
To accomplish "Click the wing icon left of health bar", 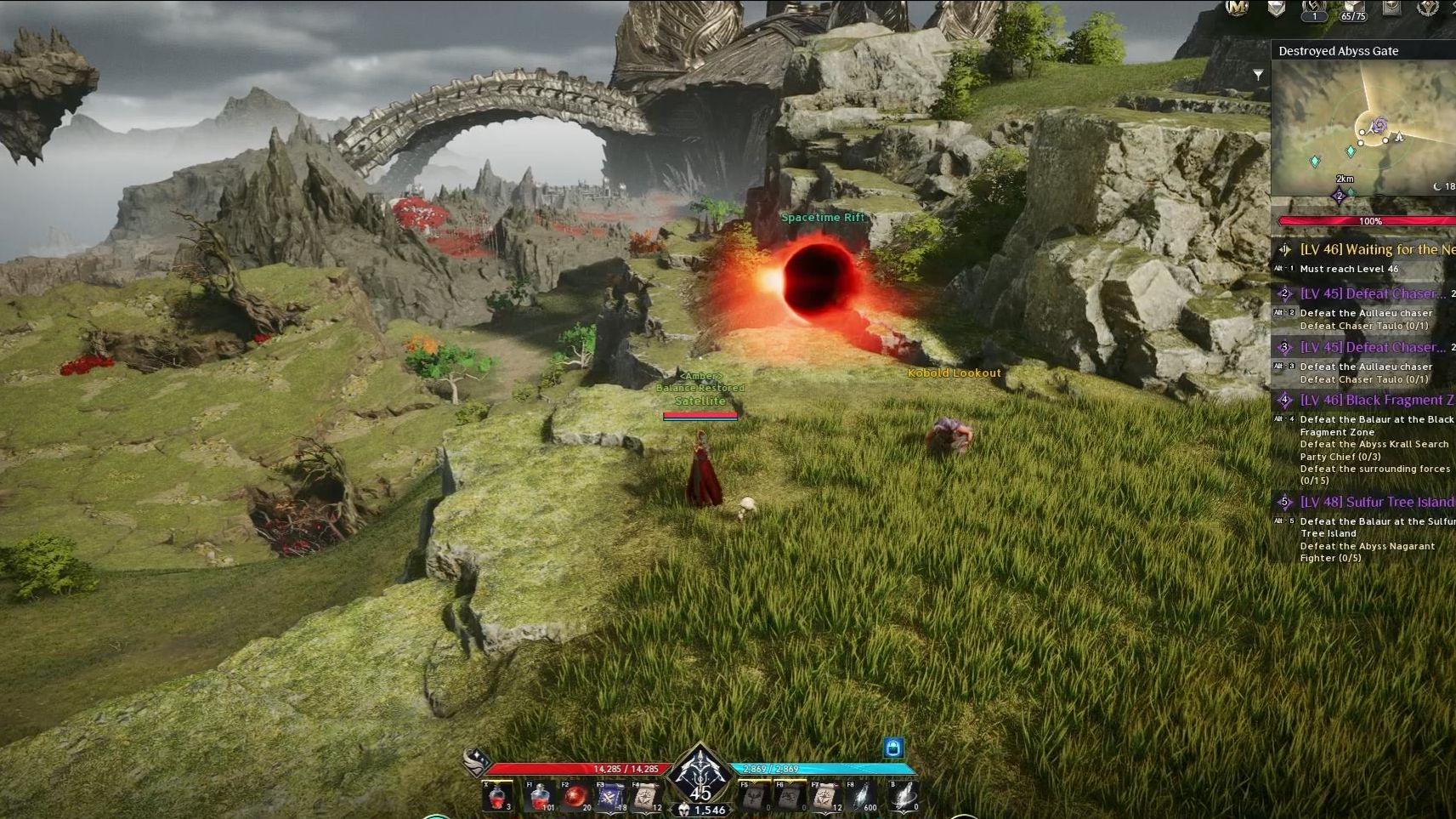I will click(477, 760).
